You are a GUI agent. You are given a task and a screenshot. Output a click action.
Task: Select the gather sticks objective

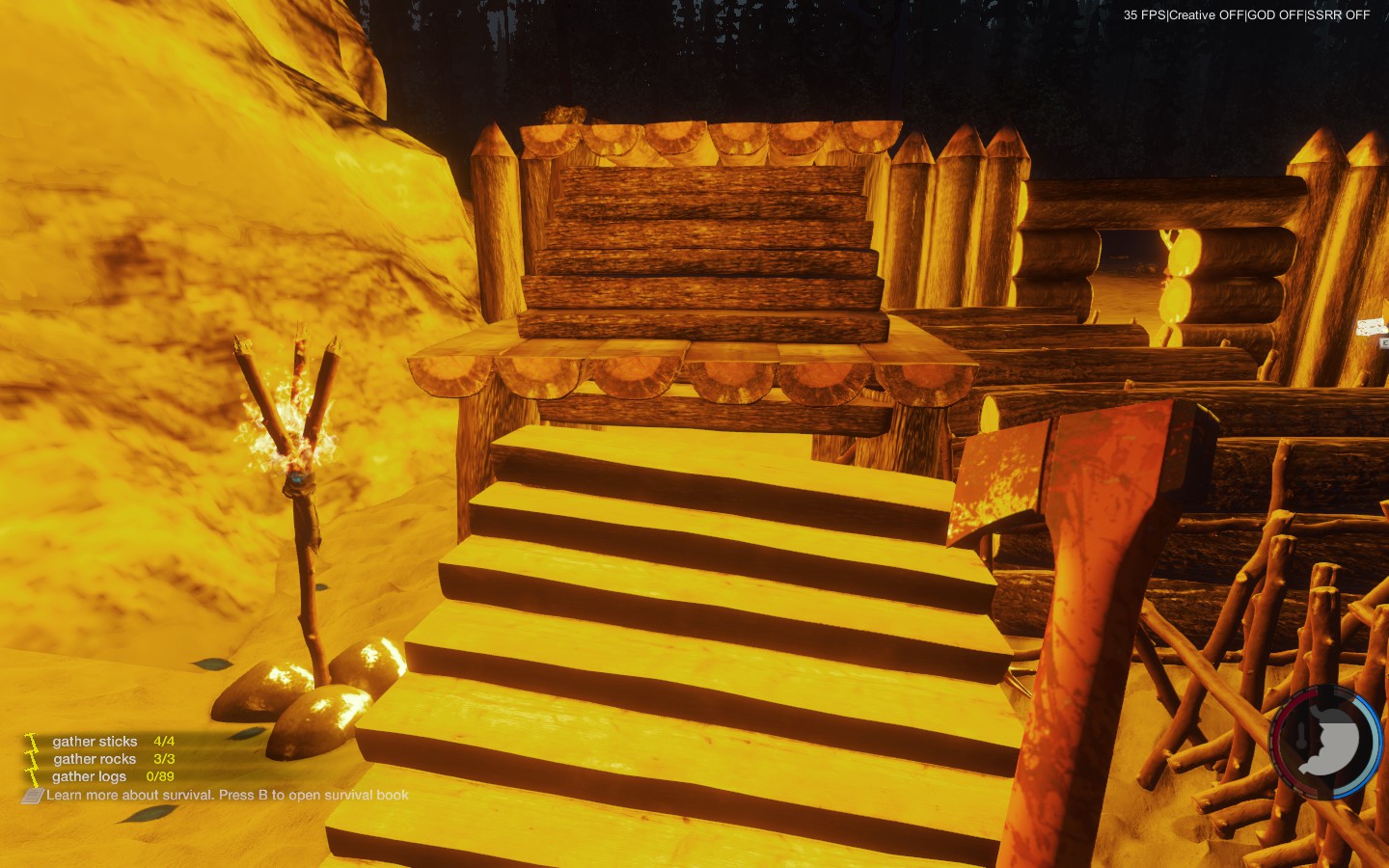pos(95,742)
